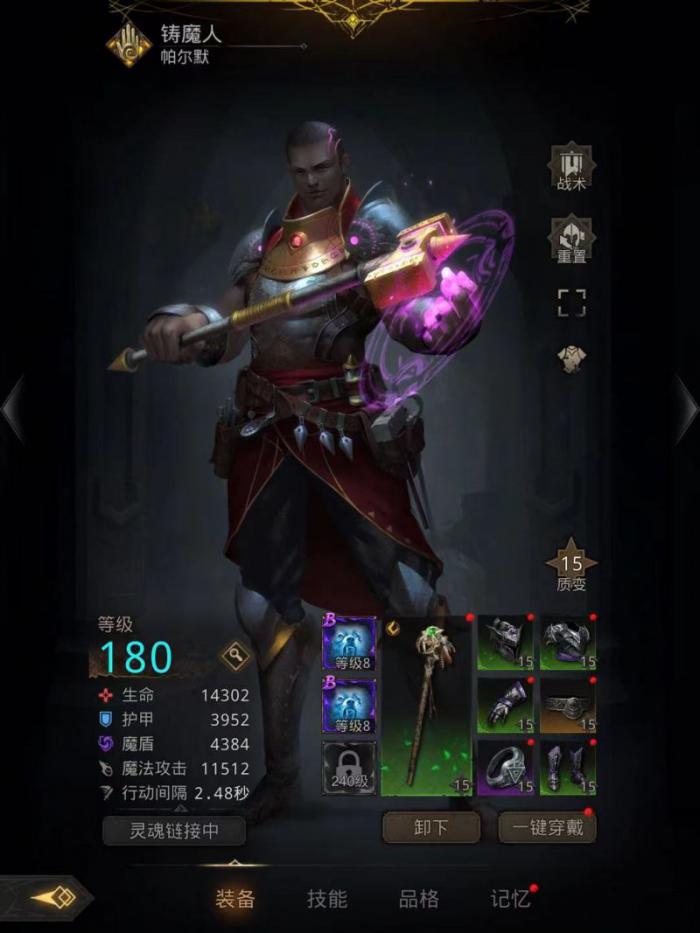Click the 卸下 unequip button
The width and height of the screenshot is (700, 933).
(x=430, y=828)
